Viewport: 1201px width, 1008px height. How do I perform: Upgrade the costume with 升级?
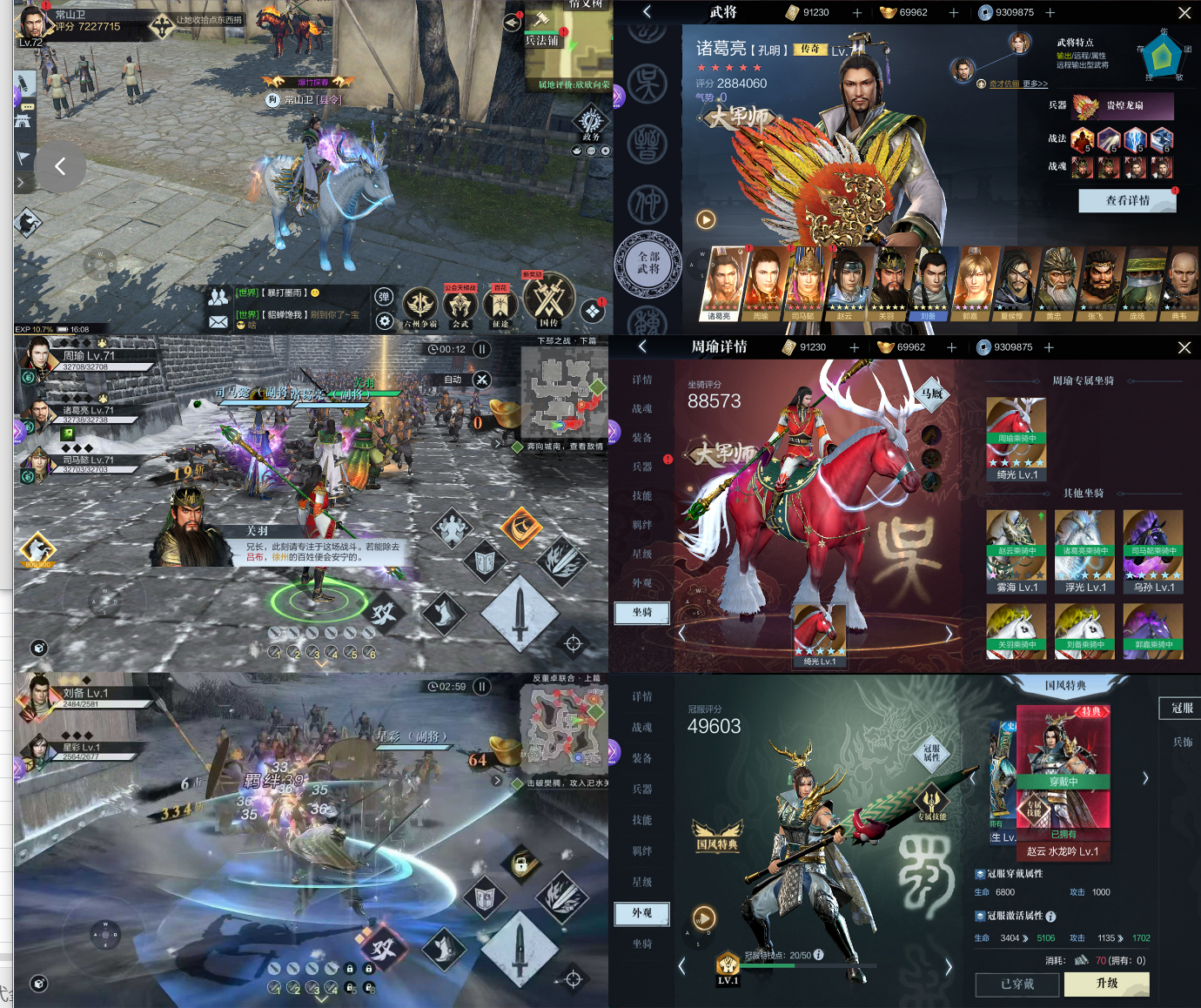[x=1107, y=984]
